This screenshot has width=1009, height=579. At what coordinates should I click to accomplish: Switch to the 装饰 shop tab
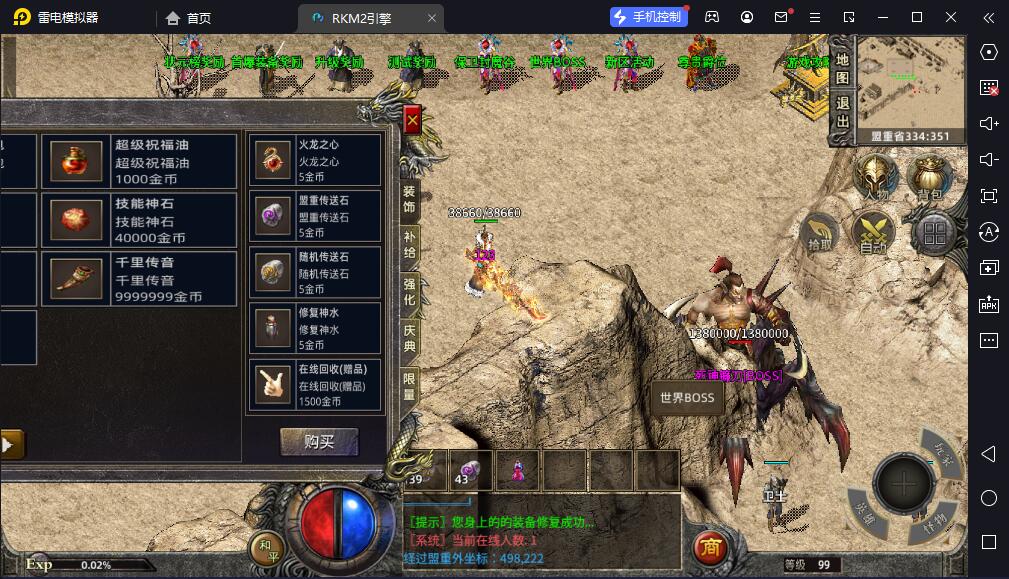click(x=409, y=198)
